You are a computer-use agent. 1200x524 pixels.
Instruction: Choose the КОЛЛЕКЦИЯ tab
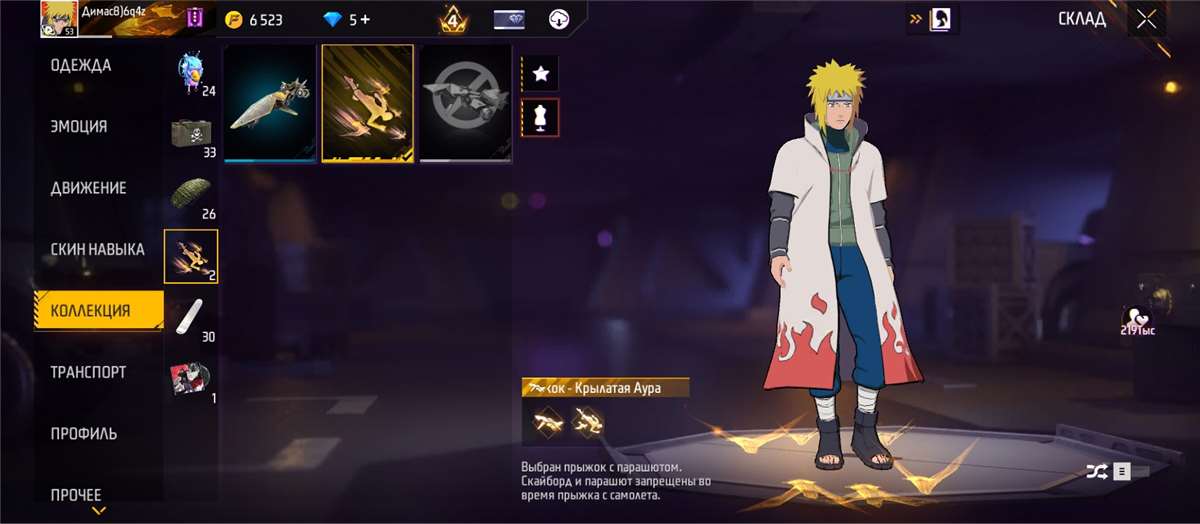[91, 311]
